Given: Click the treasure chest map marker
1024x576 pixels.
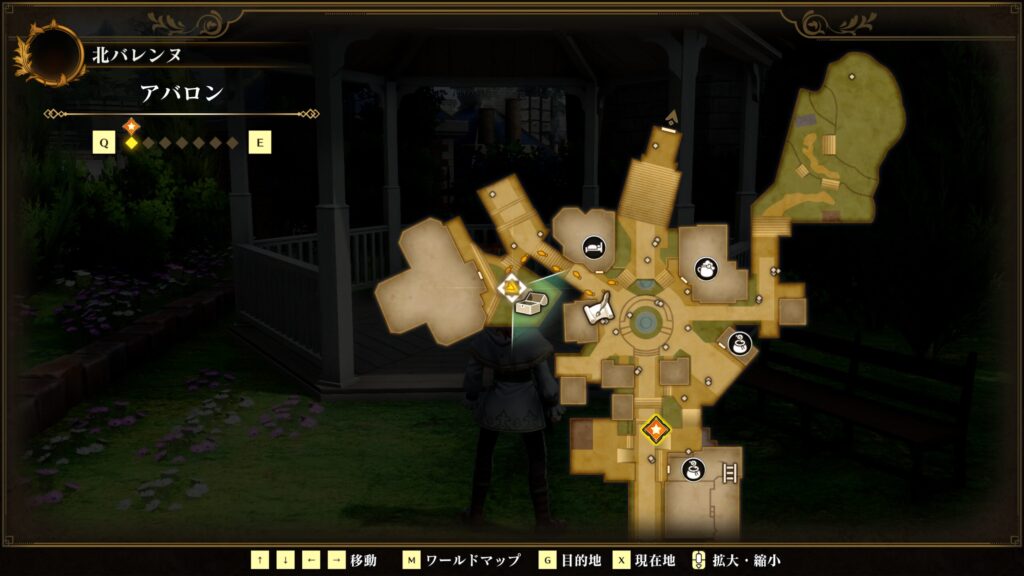Looking at the screenshot, I should [x=529, y=305].
